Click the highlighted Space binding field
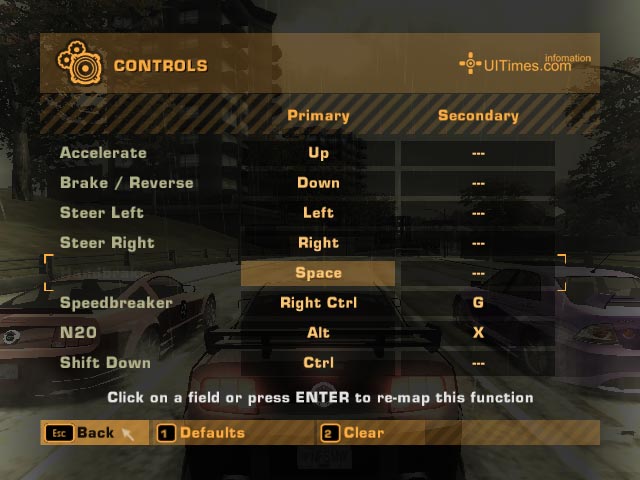The width and height of the screenshot is (640, 480). point(318,273)
